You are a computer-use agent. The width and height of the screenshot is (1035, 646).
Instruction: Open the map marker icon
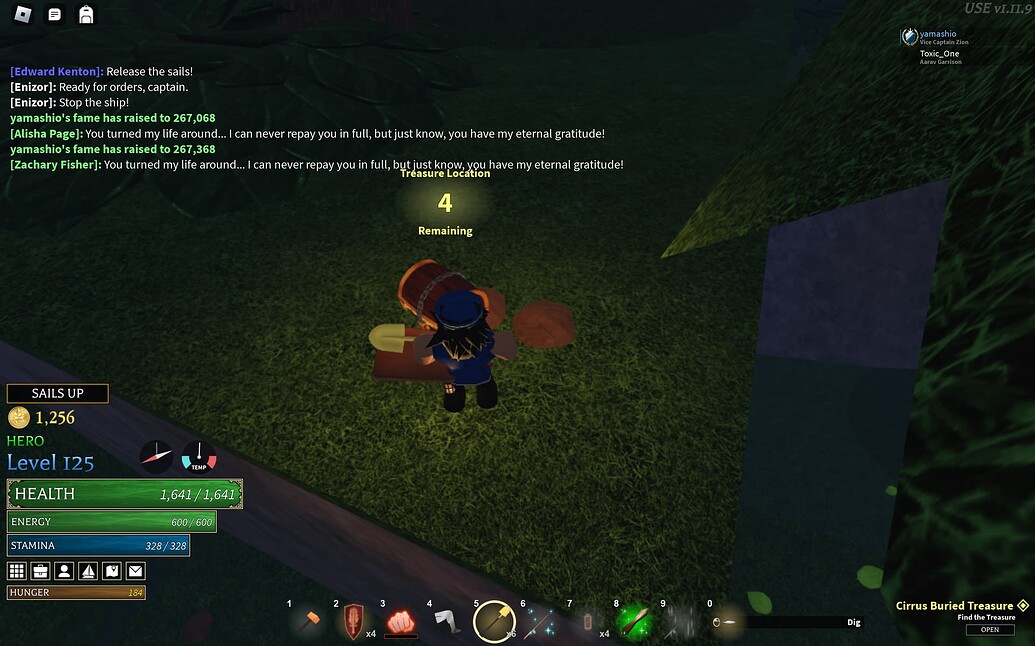(112, 571)
